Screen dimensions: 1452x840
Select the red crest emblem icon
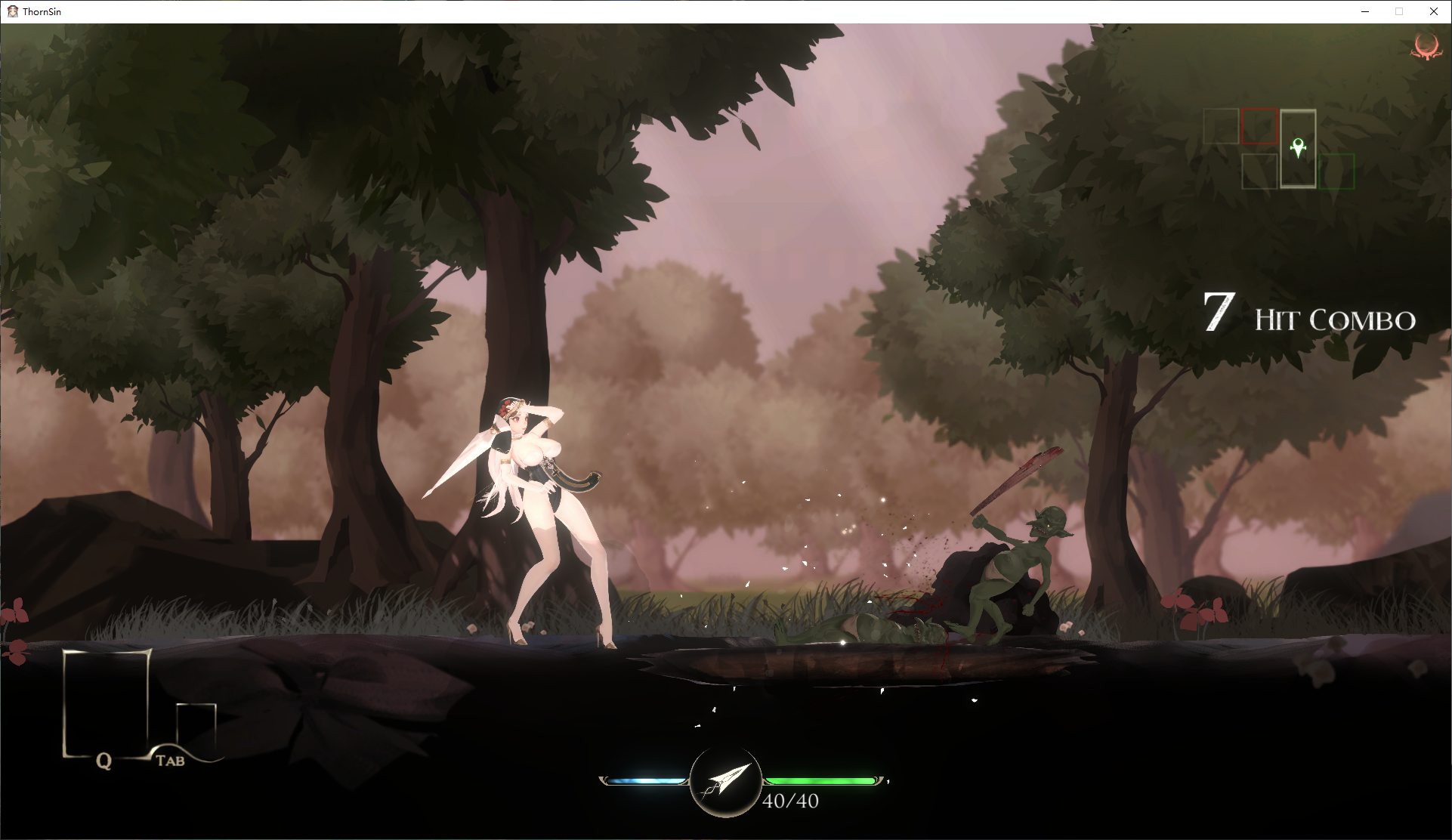coord(1426,47)
